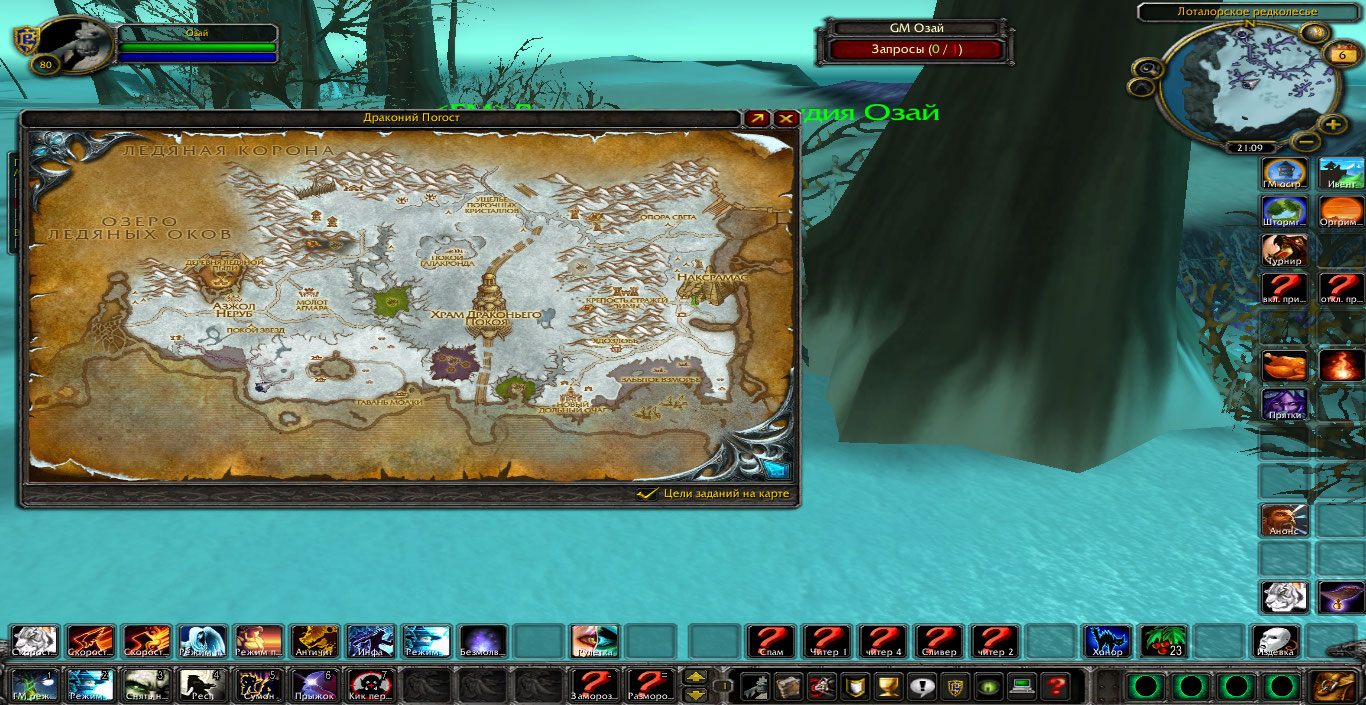Close the Драконий Погост map window
The image size is (1366, 705).
click(x=786, y=118)
